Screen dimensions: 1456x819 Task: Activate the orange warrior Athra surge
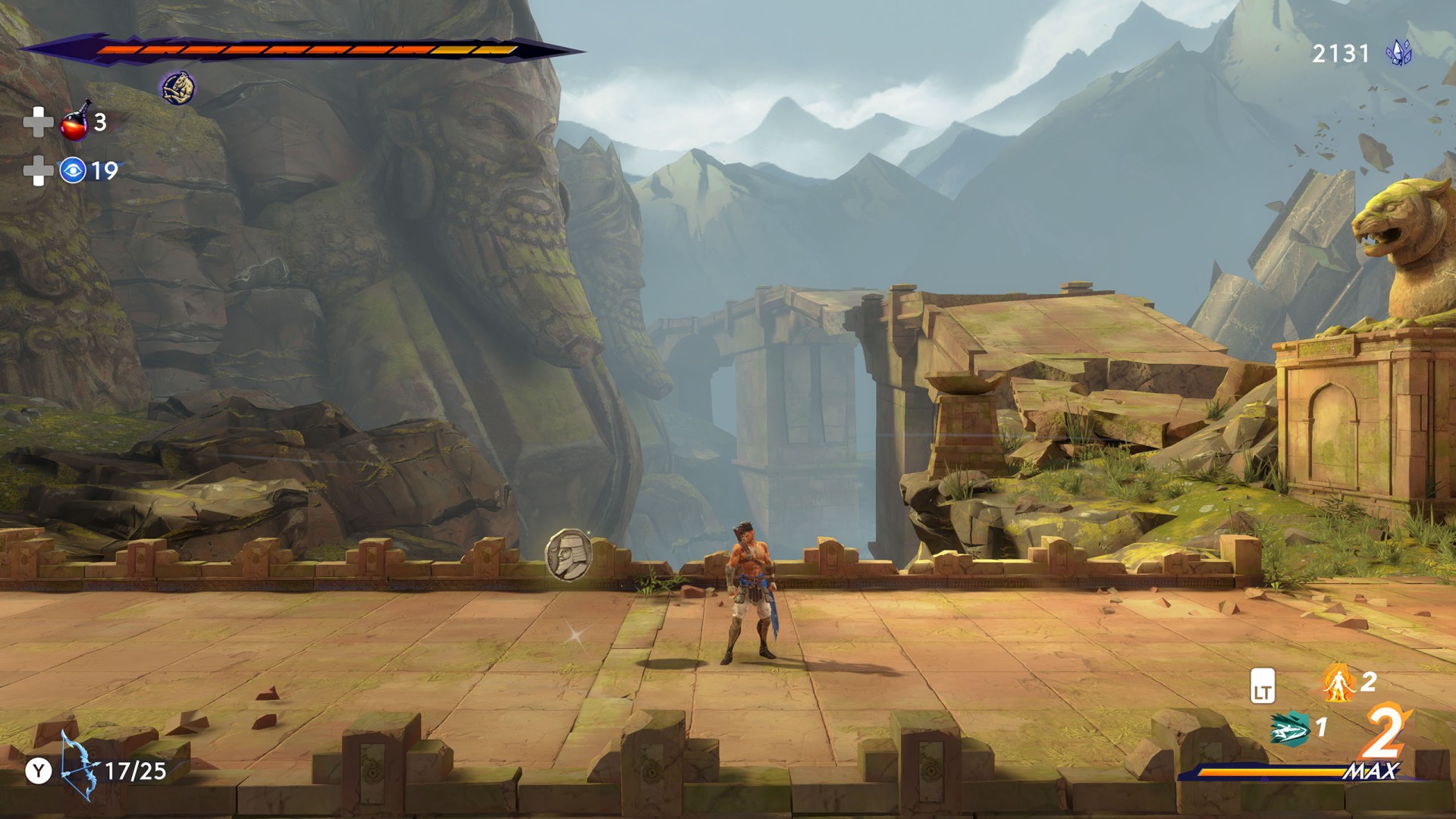(x=1339, y=682)
